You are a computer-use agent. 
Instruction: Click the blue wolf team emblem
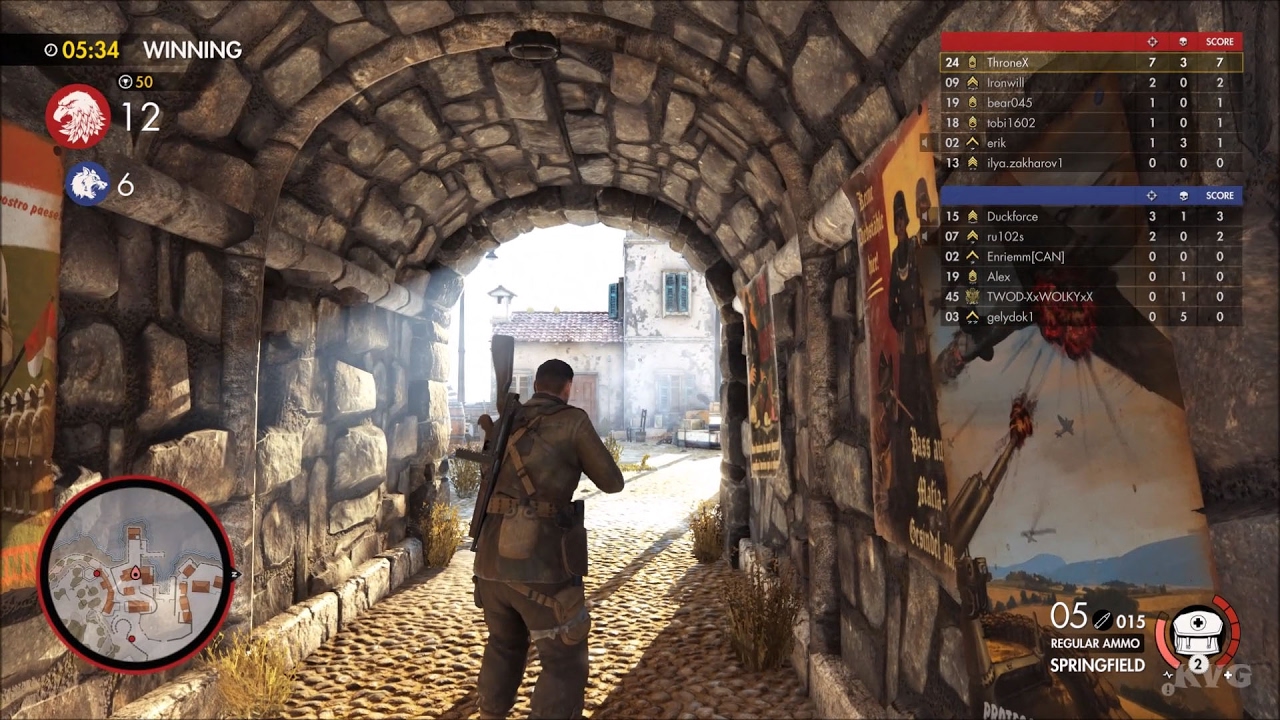[x=88, y=184]
